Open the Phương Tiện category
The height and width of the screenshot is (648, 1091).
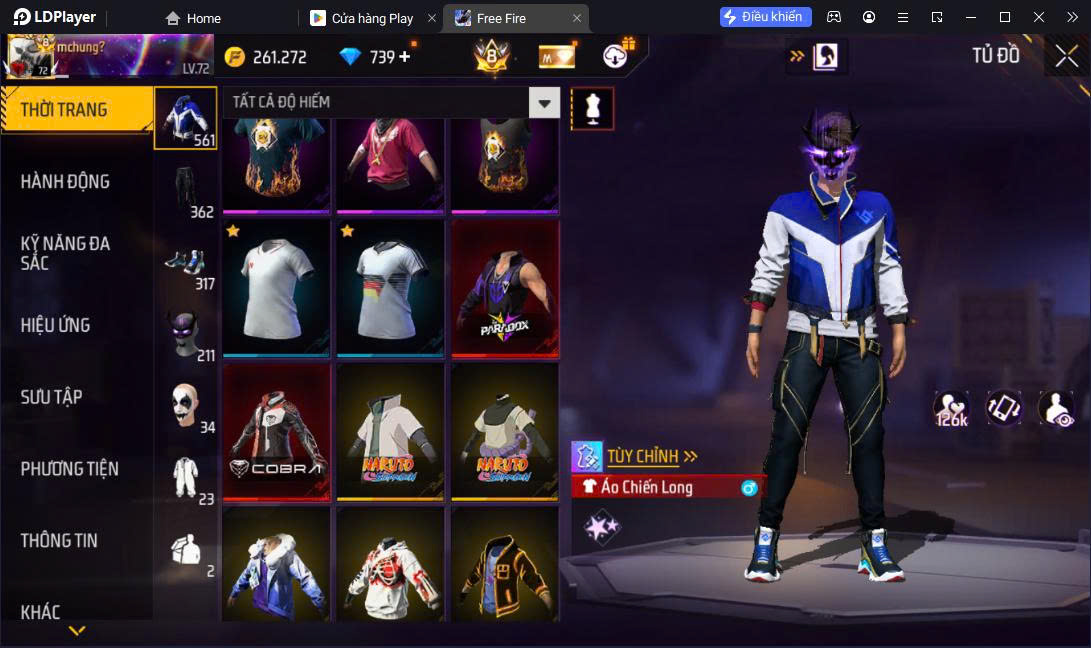(69, 468)
